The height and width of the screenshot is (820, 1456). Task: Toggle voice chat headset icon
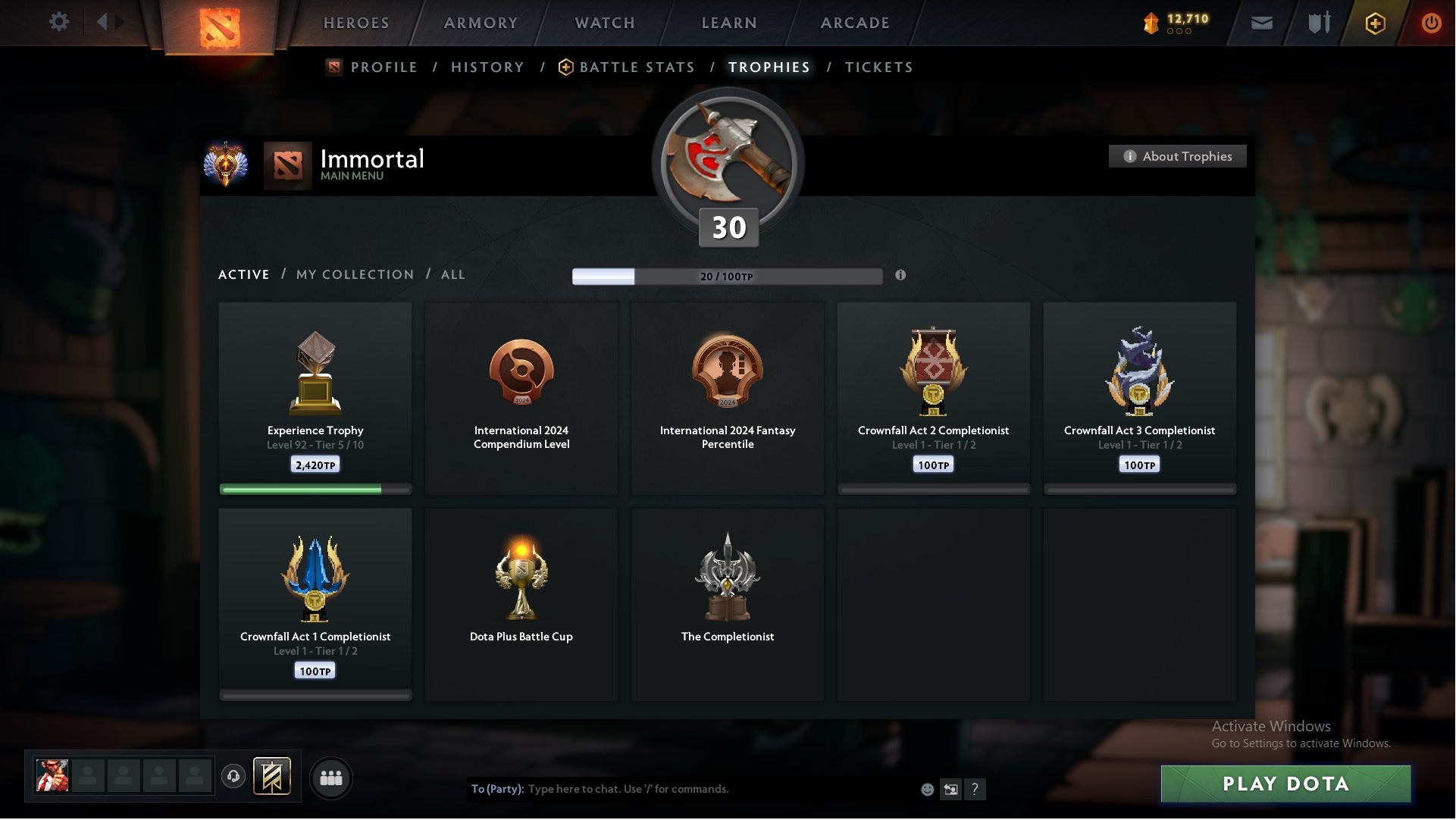click(233, 778)
